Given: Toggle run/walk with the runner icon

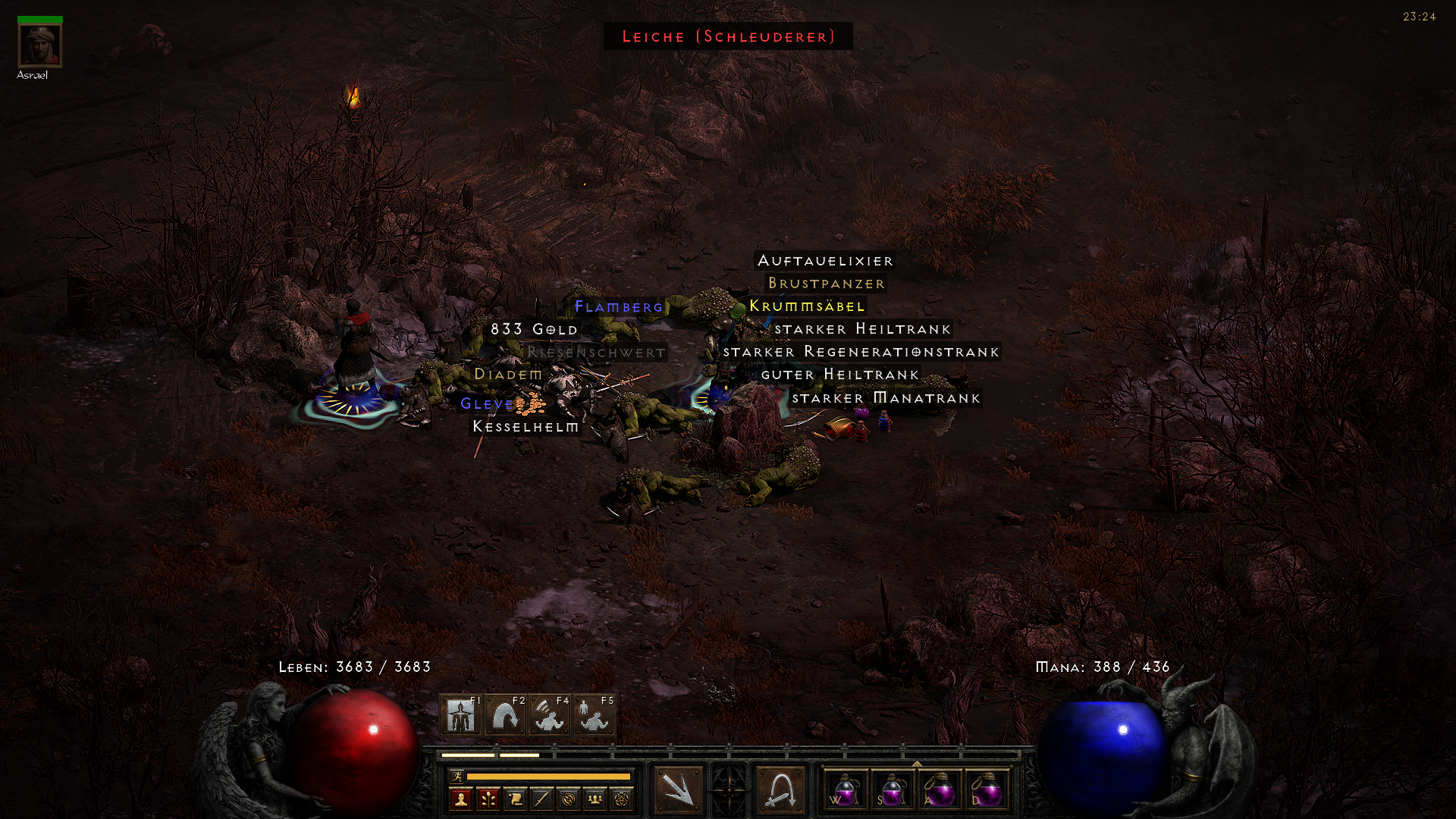Looking at the screenshot, I should coord(457,777).
